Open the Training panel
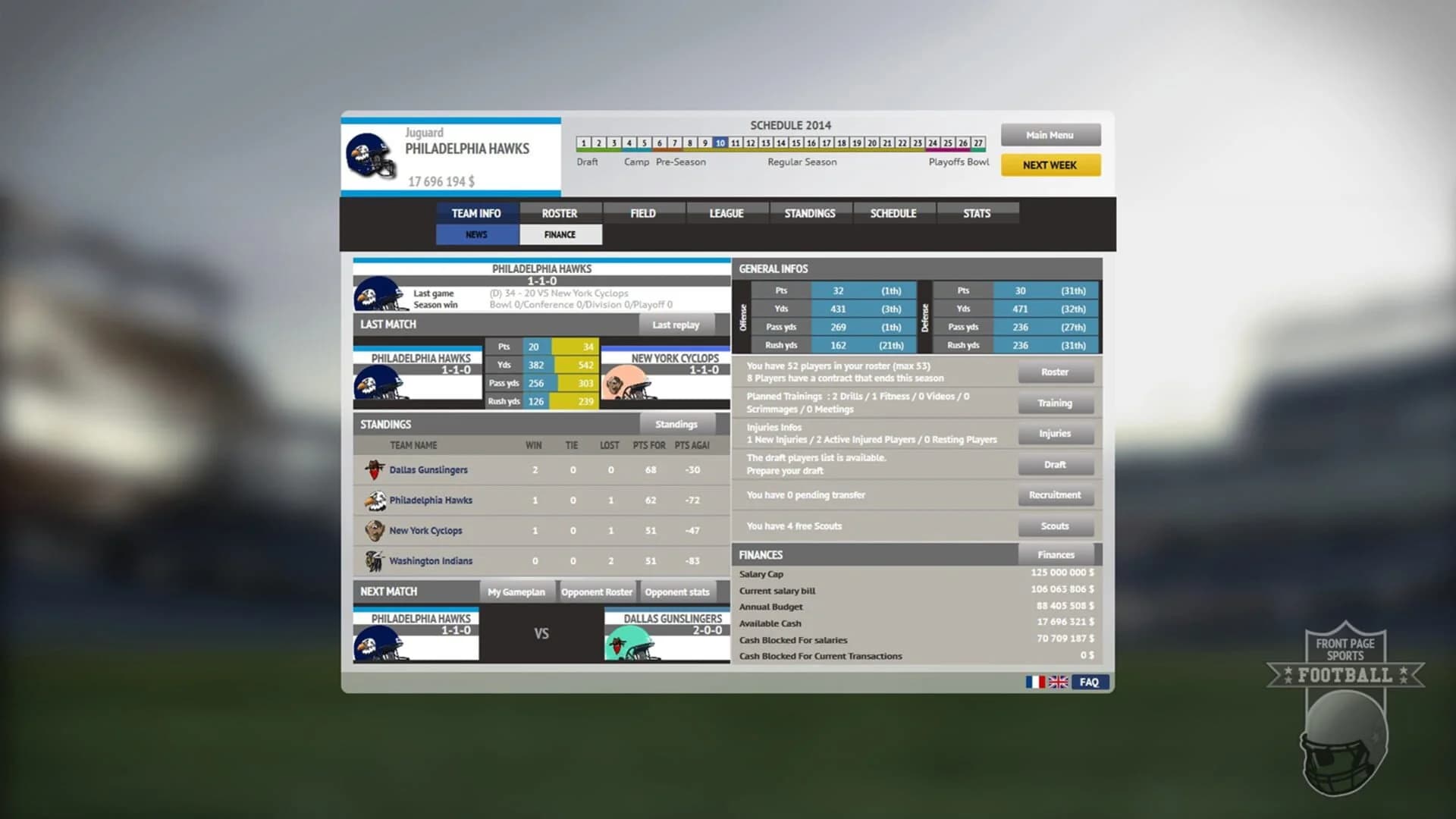This screenshot has width=1456, height=819. coord(1056,403)
